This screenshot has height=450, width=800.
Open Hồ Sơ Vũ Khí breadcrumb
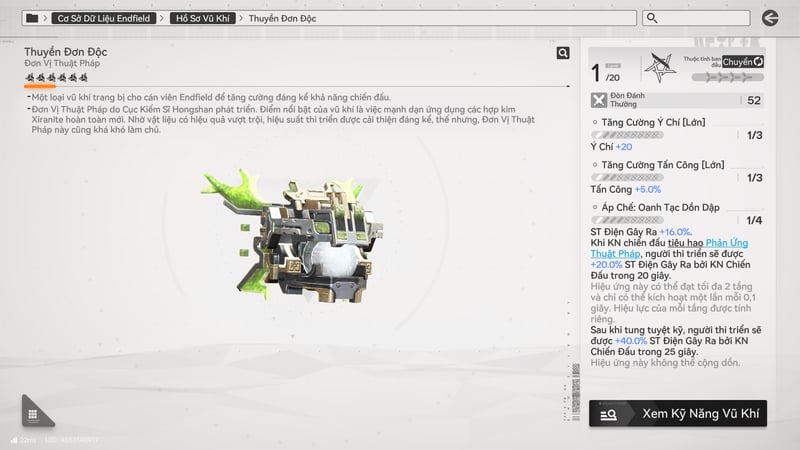point(203,18)
